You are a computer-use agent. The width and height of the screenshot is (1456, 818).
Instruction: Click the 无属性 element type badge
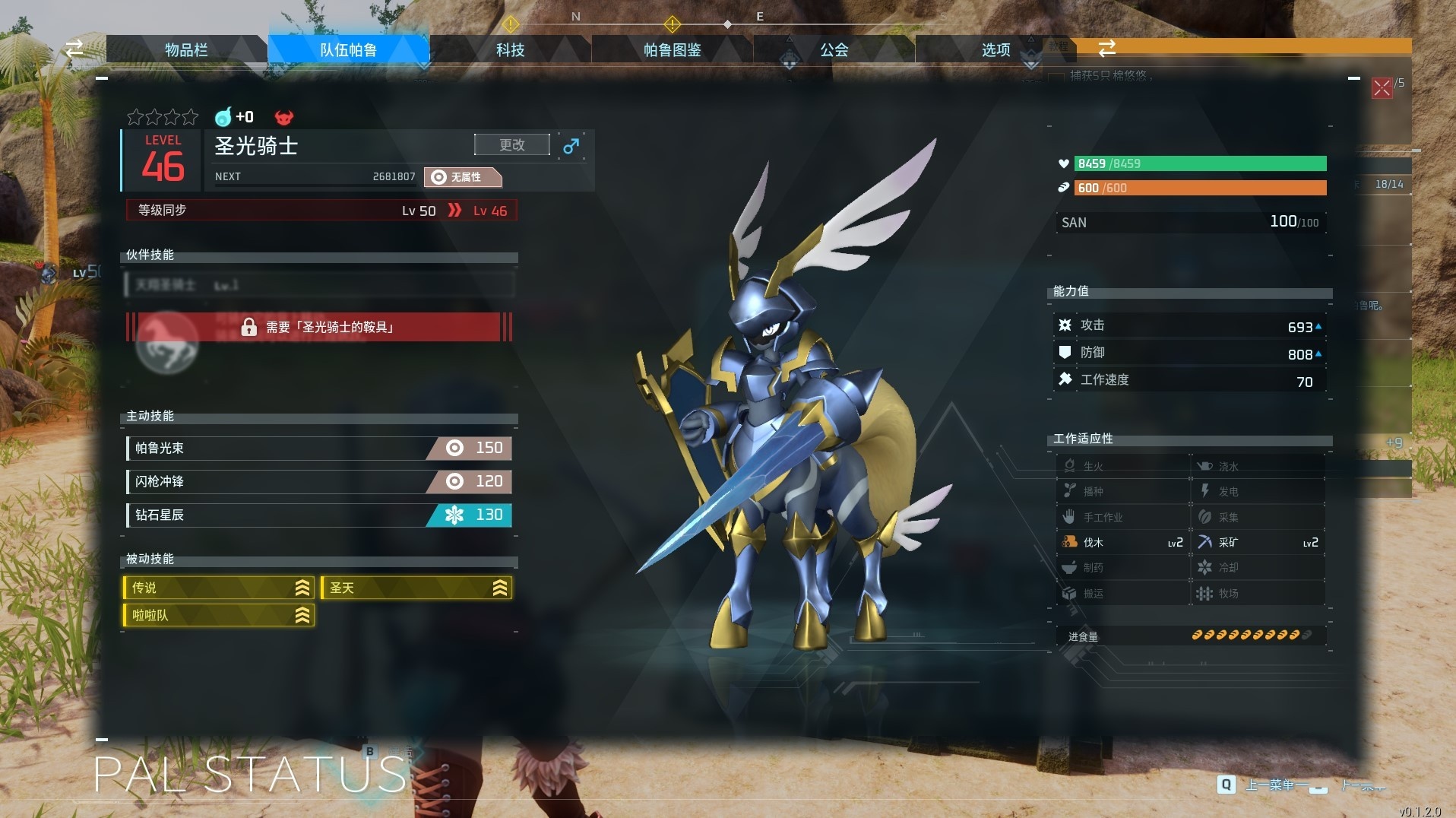coord(464,177)
